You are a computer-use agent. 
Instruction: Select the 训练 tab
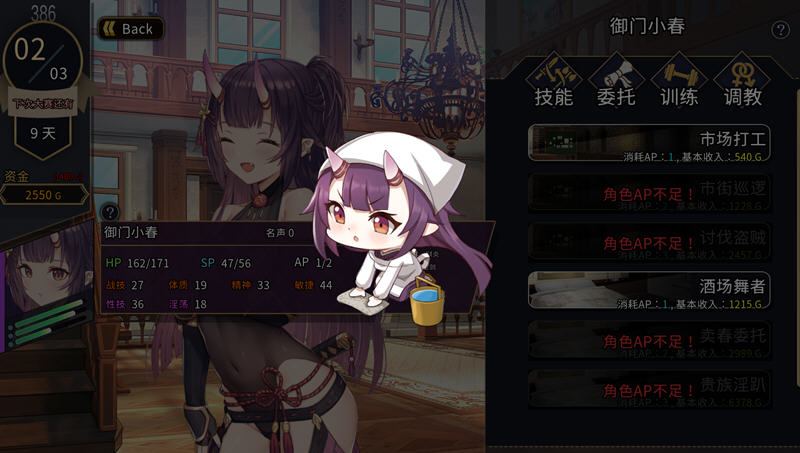679,81
